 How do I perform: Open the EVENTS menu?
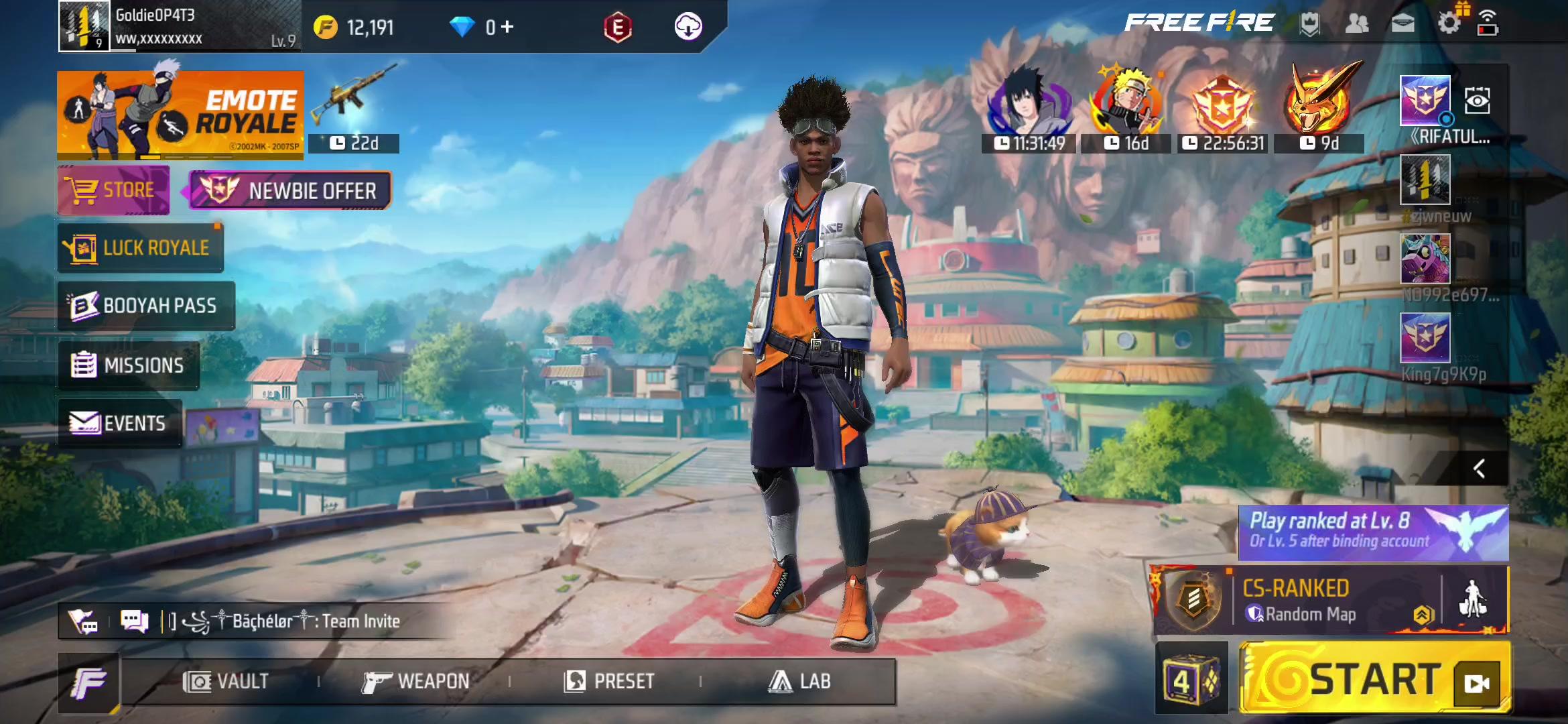click(x=119, y=423)
